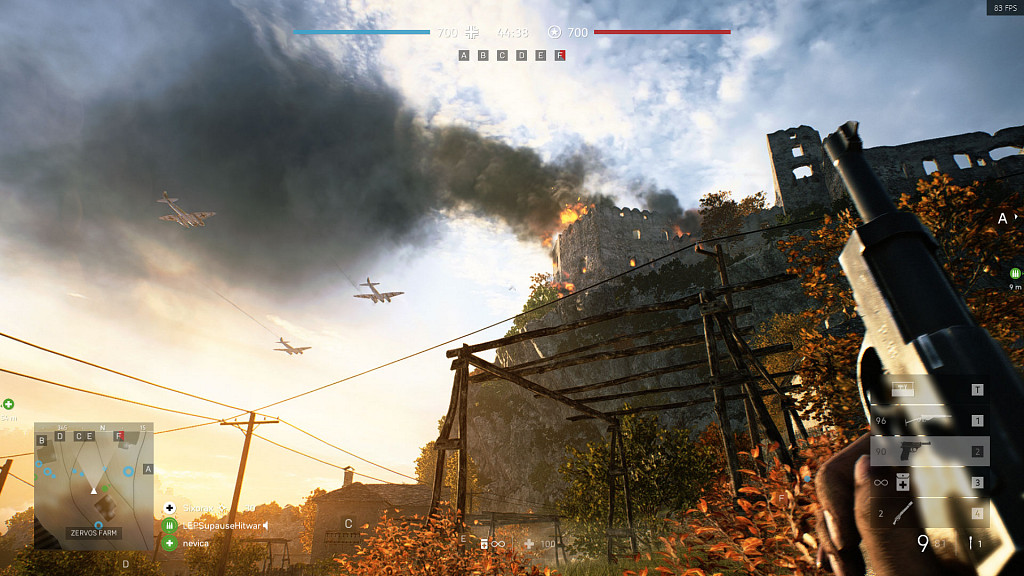Open the minimap
Image resolution: width=1024 pixels, height=576 pixels.
pos(94,480)
